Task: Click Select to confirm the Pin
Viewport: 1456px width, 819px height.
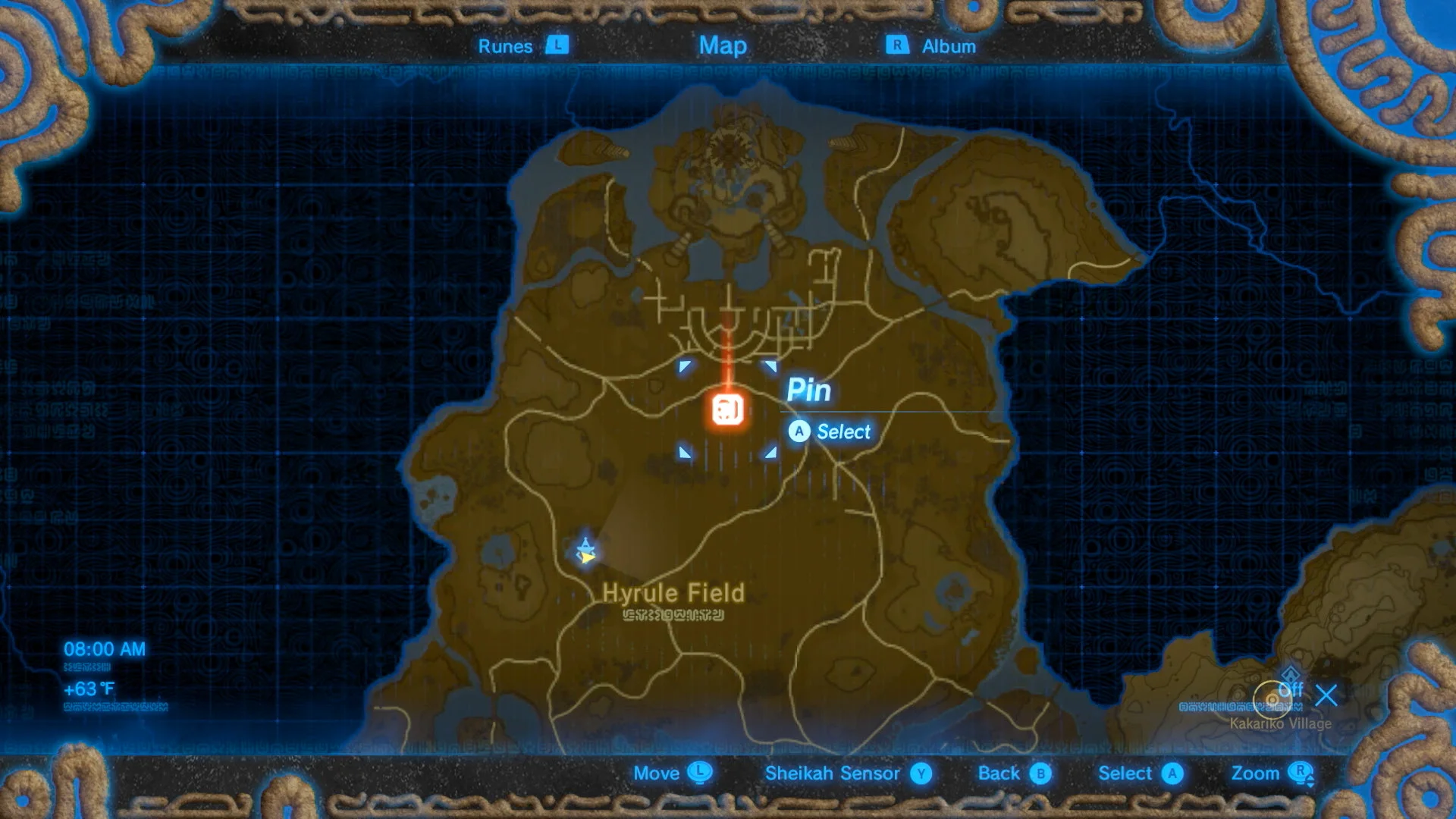Action: pyautogui.click(x=842, y=432)
